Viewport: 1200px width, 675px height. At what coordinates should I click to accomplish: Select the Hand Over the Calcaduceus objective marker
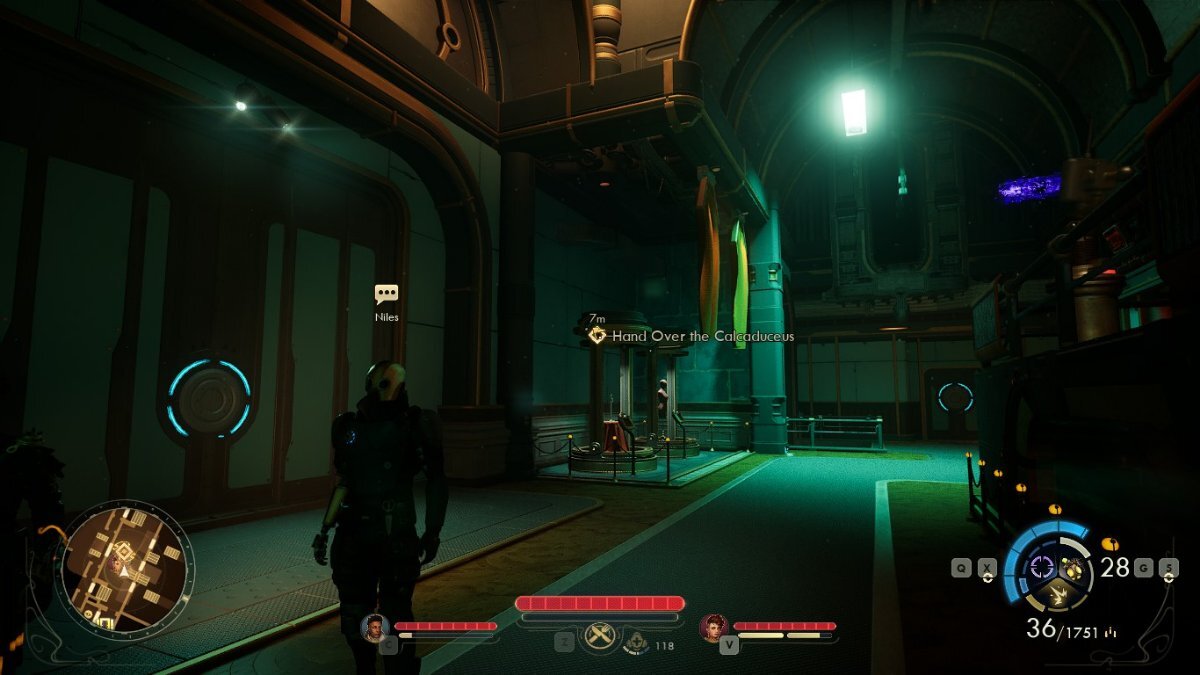(597, 336)
